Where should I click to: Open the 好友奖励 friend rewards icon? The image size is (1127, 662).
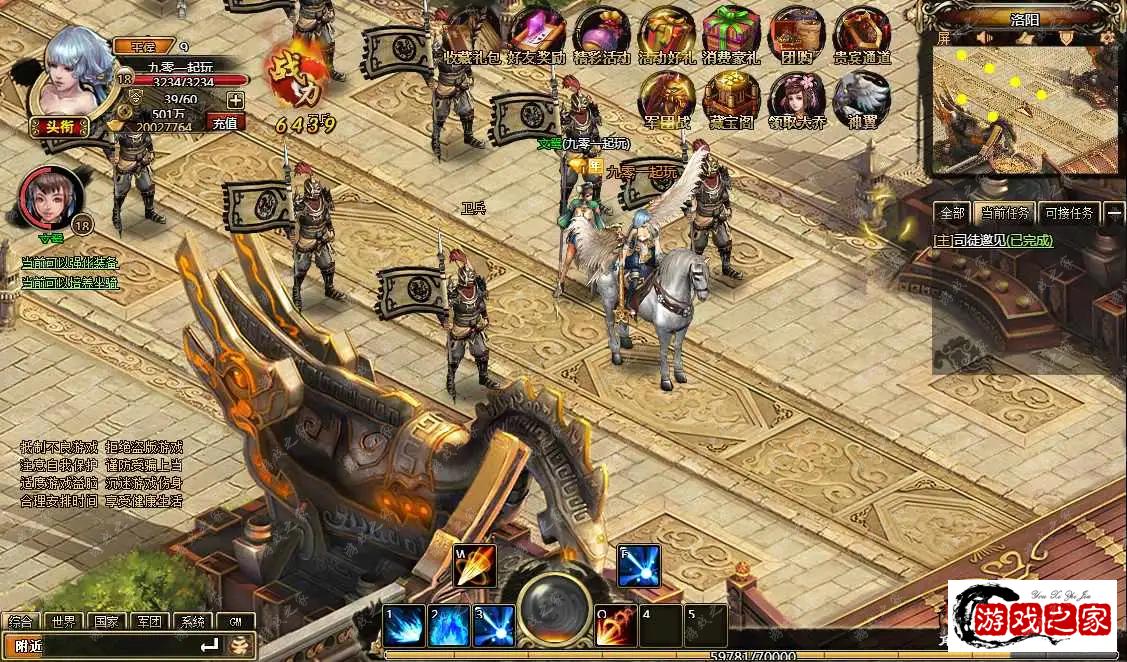point(537,34)
